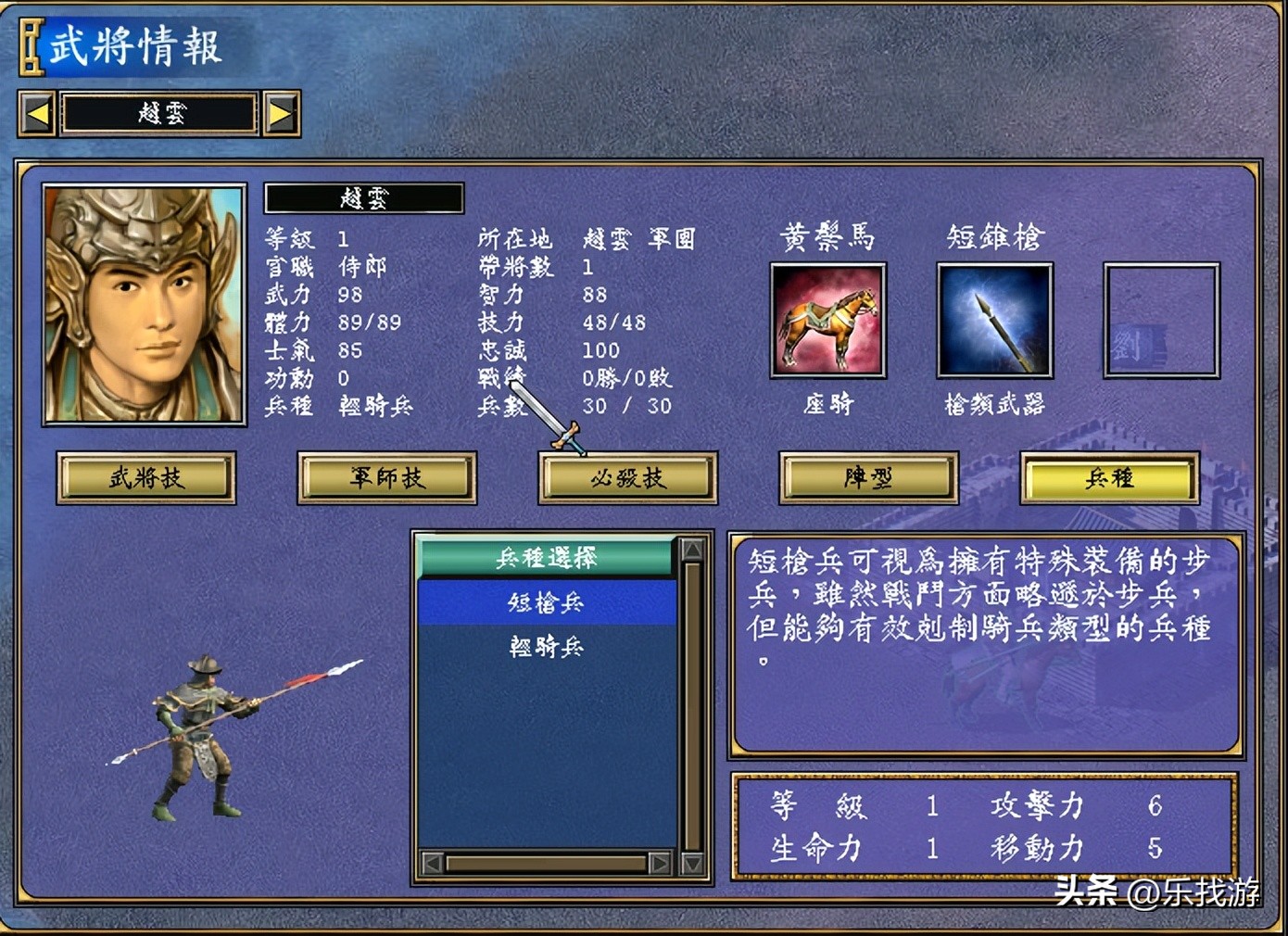
Task: Click the horizontal scrollbar below the unit list
Action: (547, 863)
